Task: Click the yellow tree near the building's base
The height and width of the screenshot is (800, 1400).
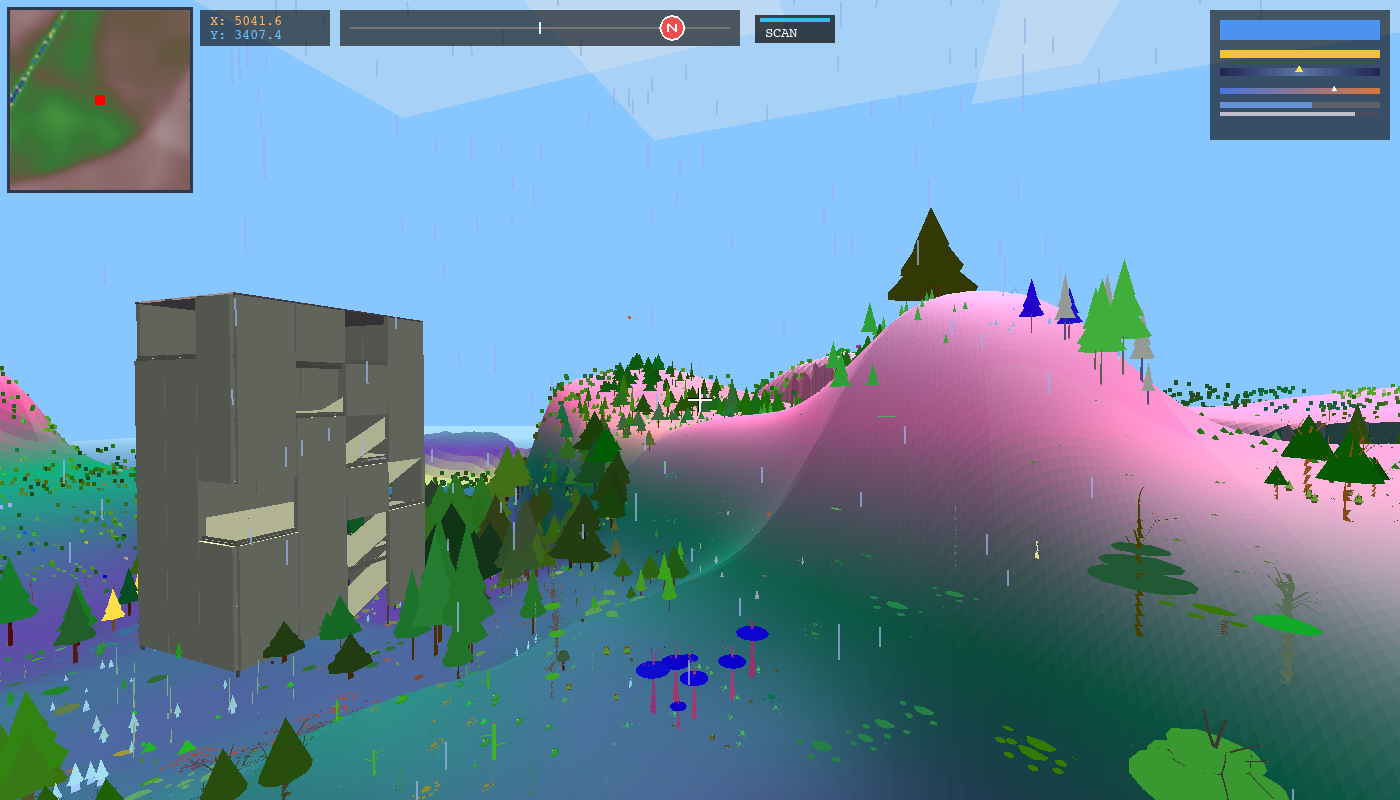Action: click(x=113, y=605)
